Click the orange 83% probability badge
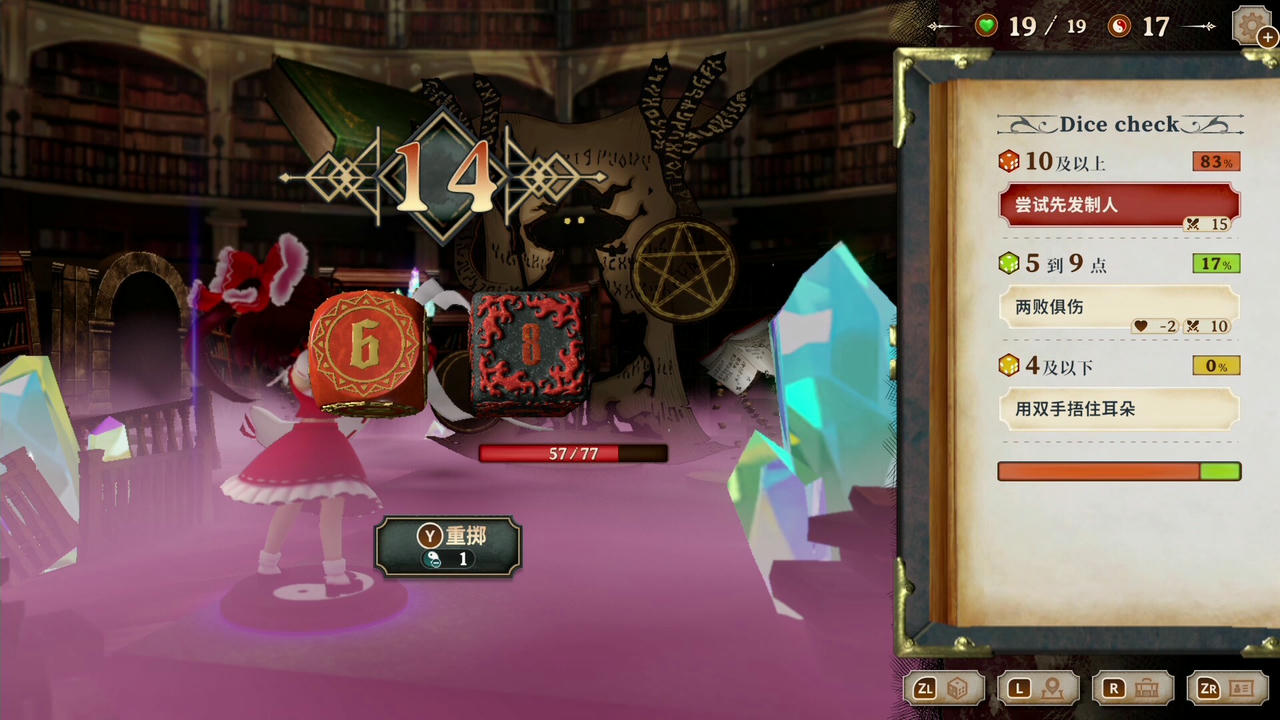This screenshot has width=1280, height=720. 1215,161
